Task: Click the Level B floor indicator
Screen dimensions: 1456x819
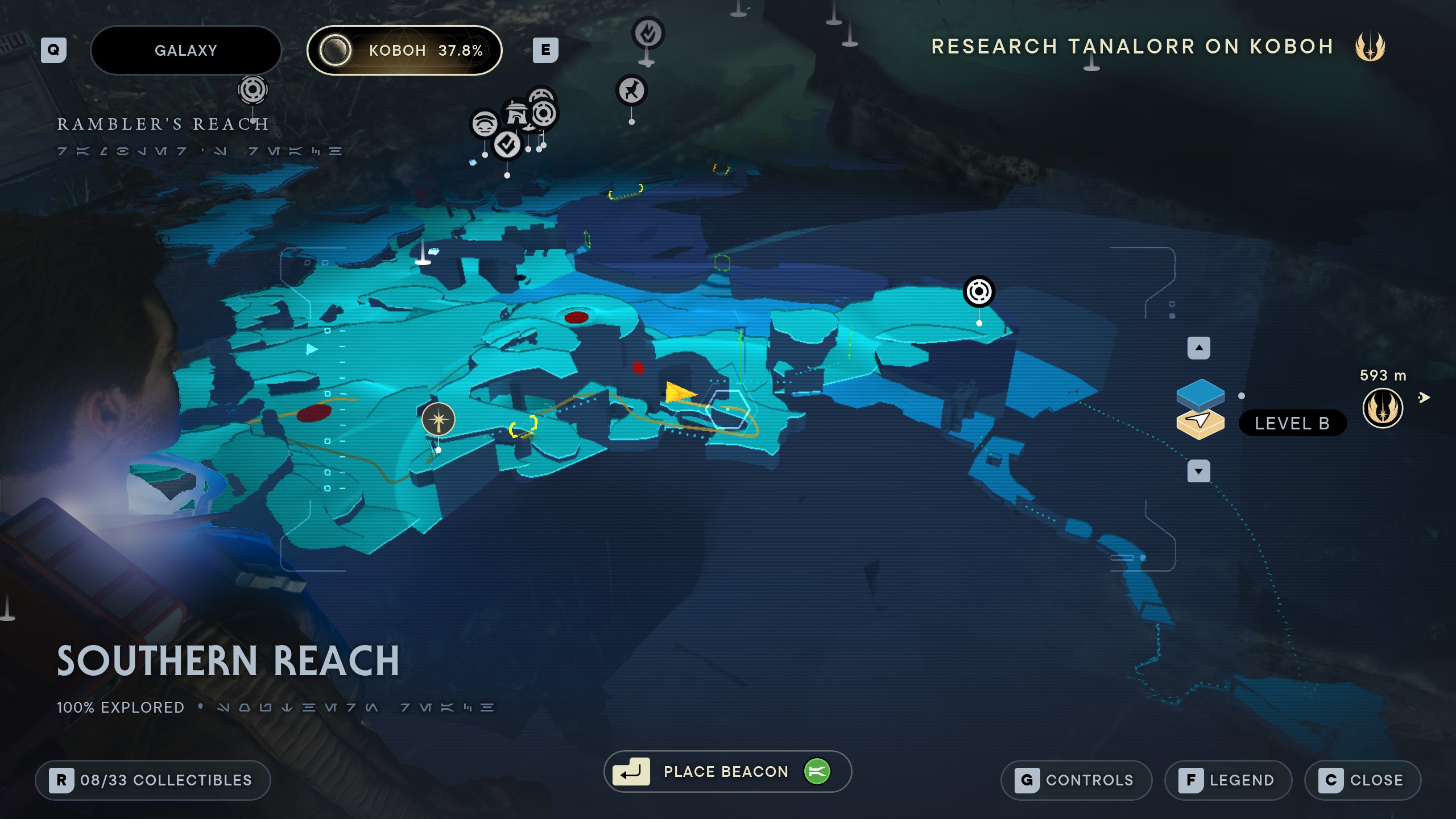Action: click(1292, 423)
